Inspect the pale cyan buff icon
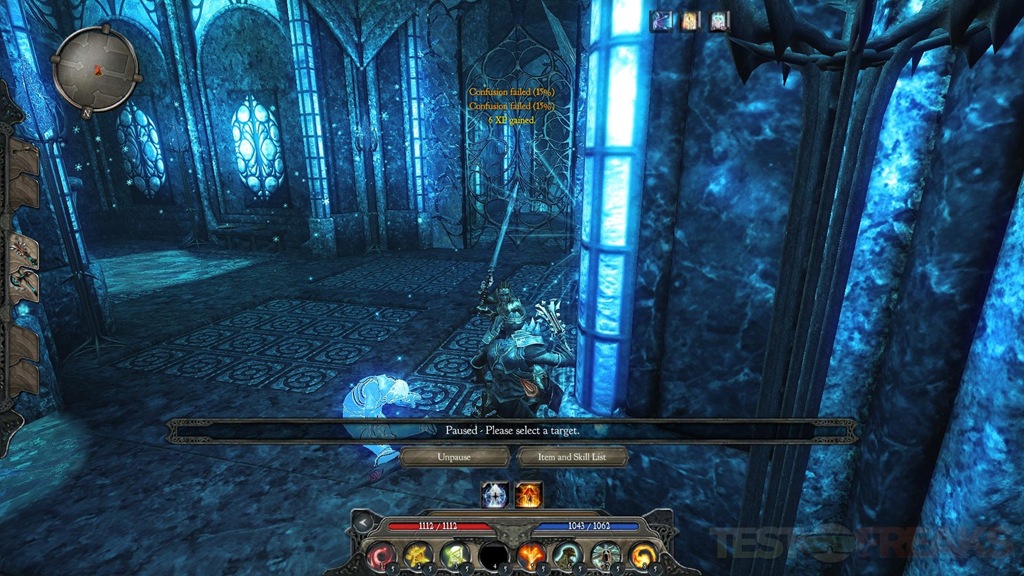The width and height of the screenshot is (1024, 576). [x=719, y=20]
